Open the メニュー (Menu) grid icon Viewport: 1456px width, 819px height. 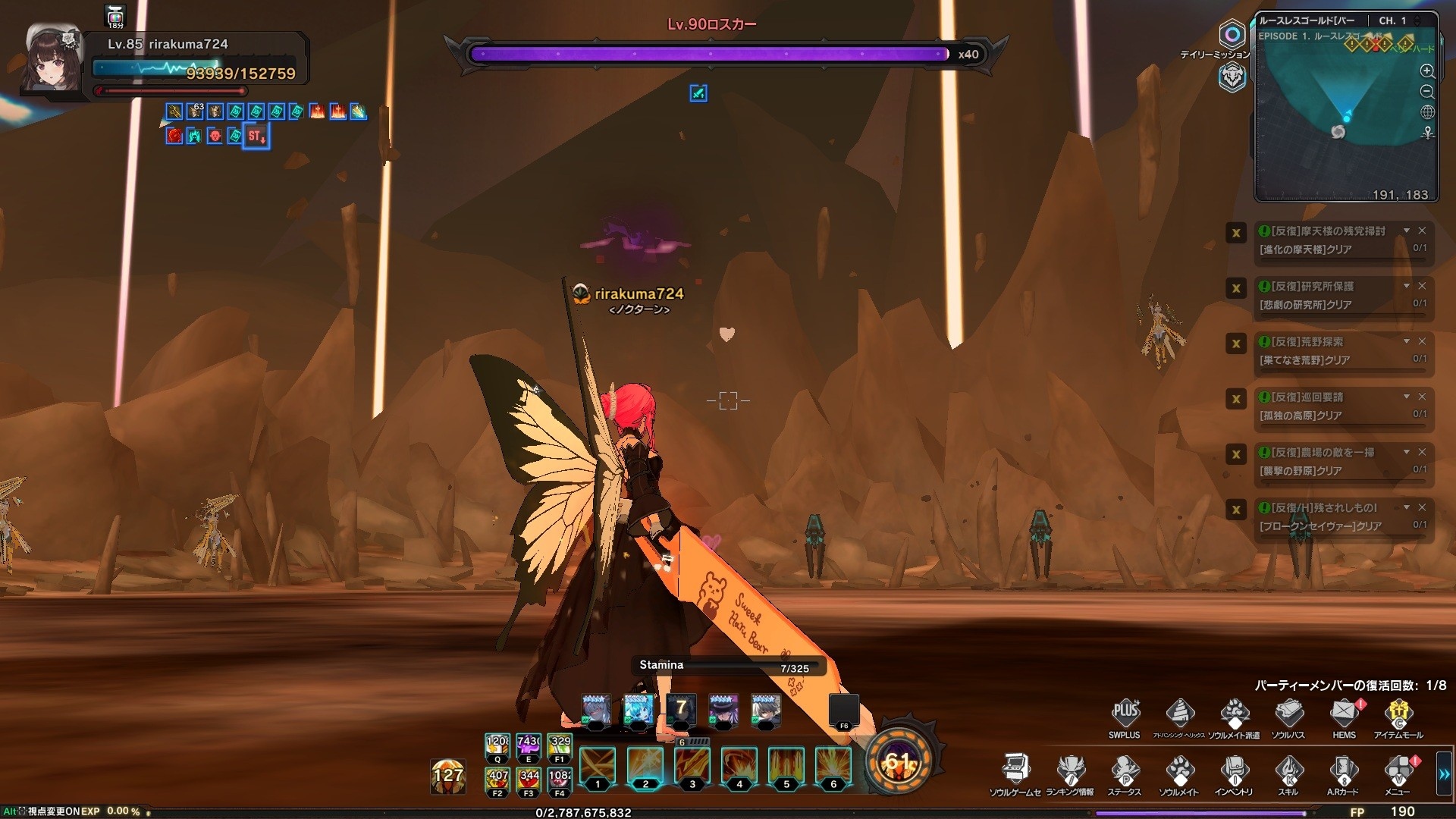[1398, 770]
